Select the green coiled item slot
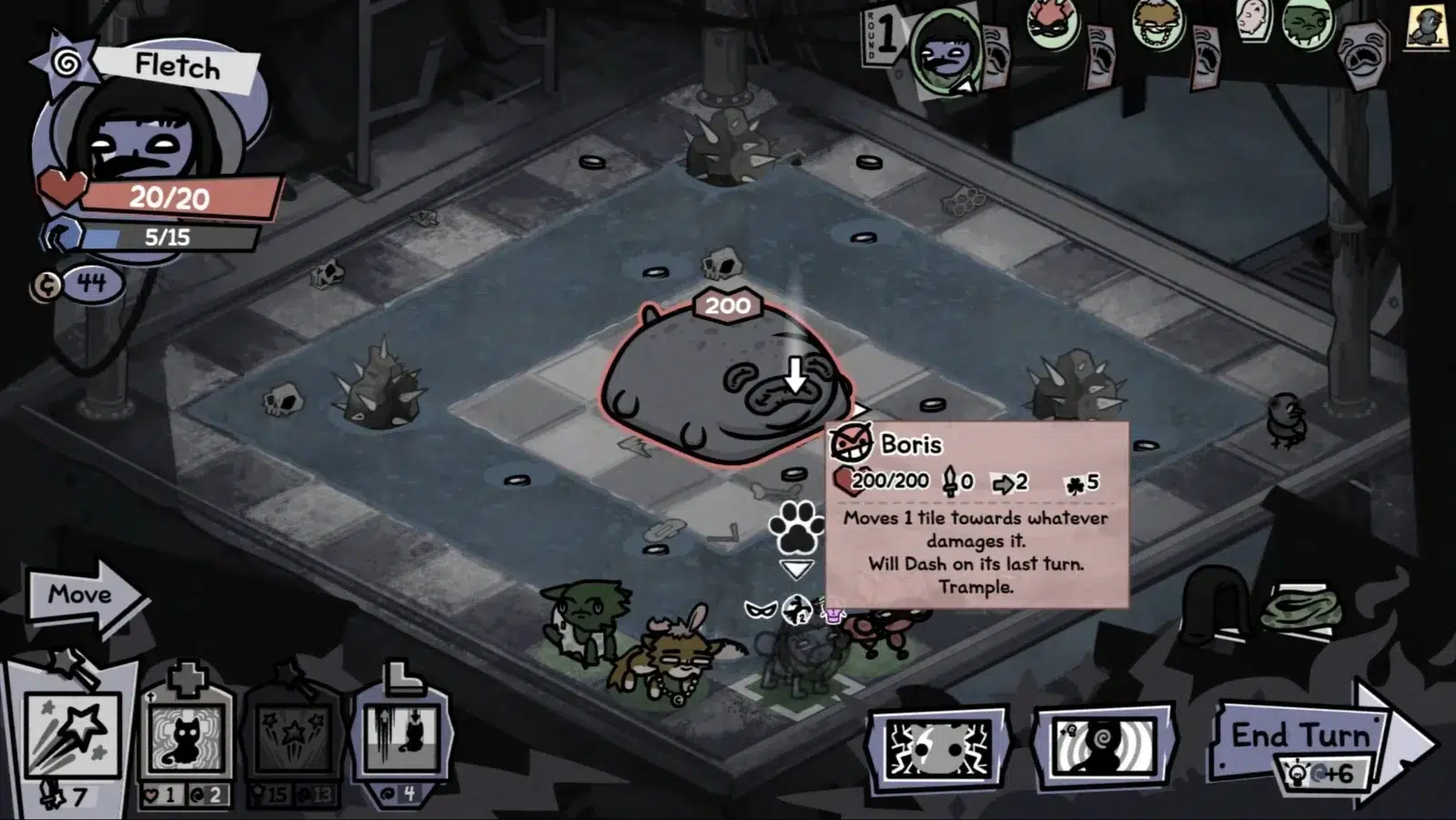Screen dimensions: 1456x820 point(1301,607)
